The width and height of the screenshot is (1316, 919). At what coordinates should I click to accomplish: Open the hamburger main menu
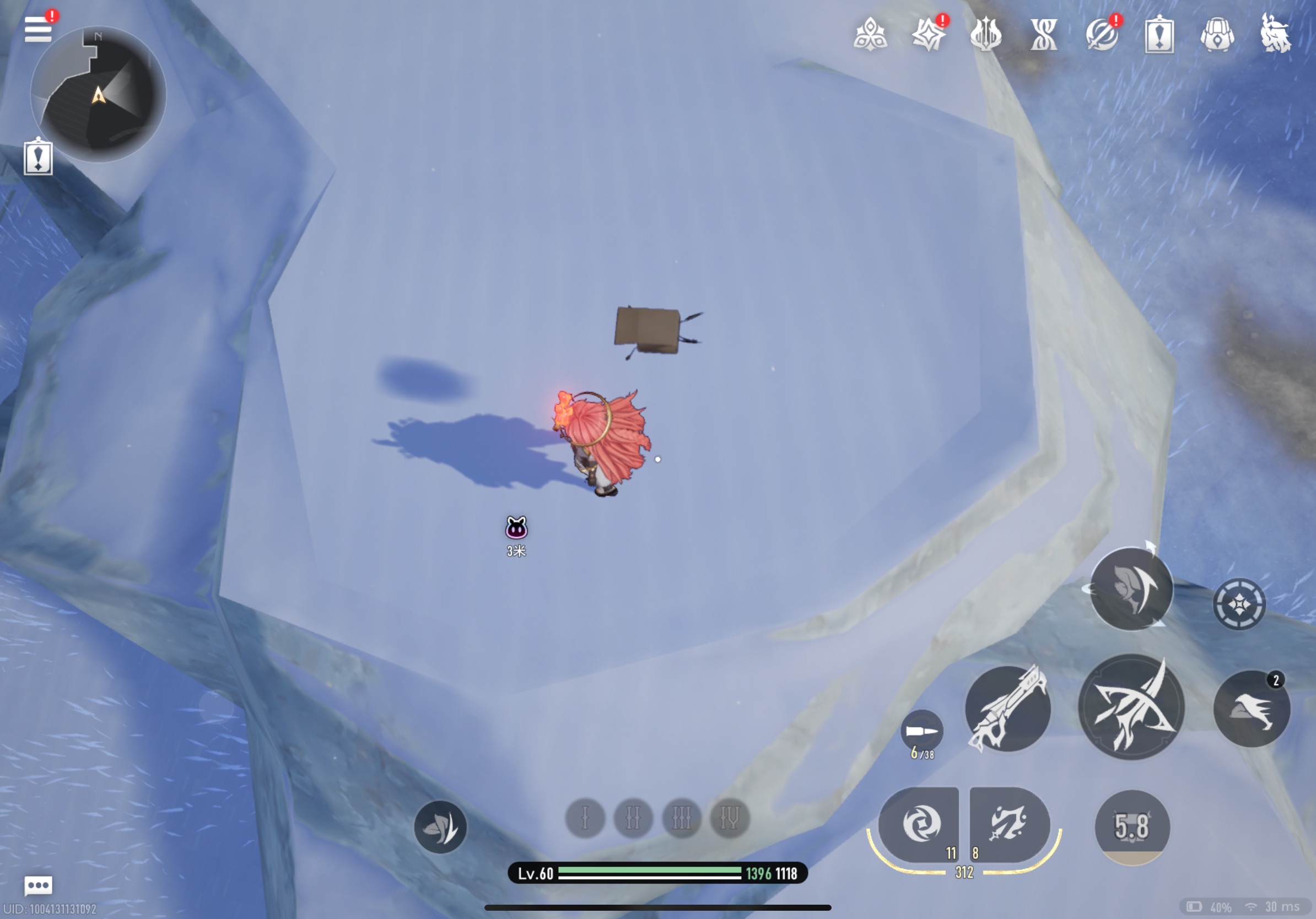[38, 29]
